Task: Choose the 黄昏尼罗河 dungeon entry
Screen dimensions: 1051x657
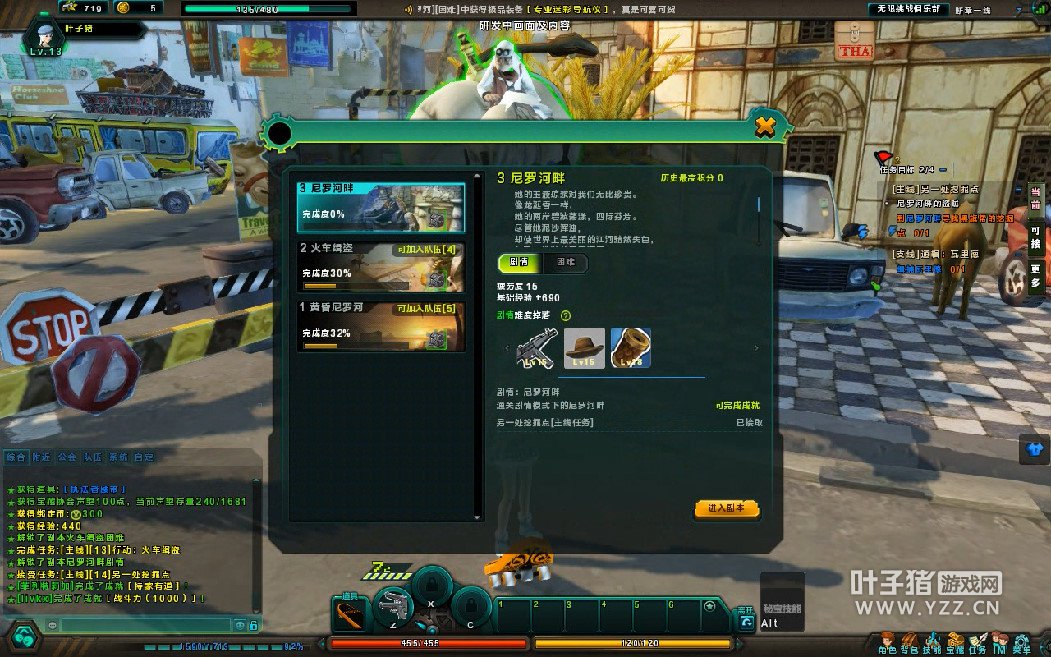Action: 381,326
